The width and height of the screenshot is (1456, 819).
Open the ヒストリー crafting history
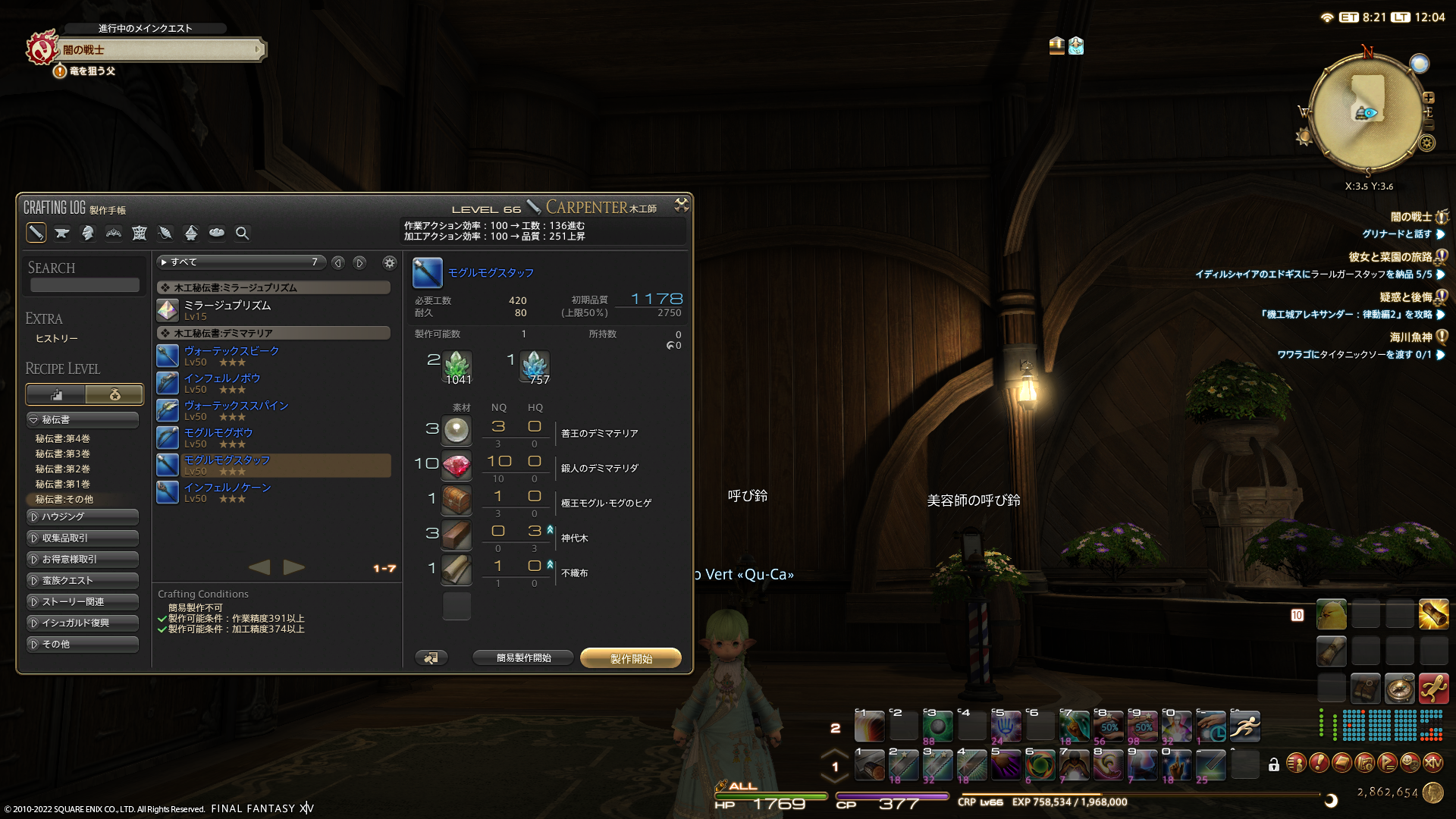[x=57, y=338]
